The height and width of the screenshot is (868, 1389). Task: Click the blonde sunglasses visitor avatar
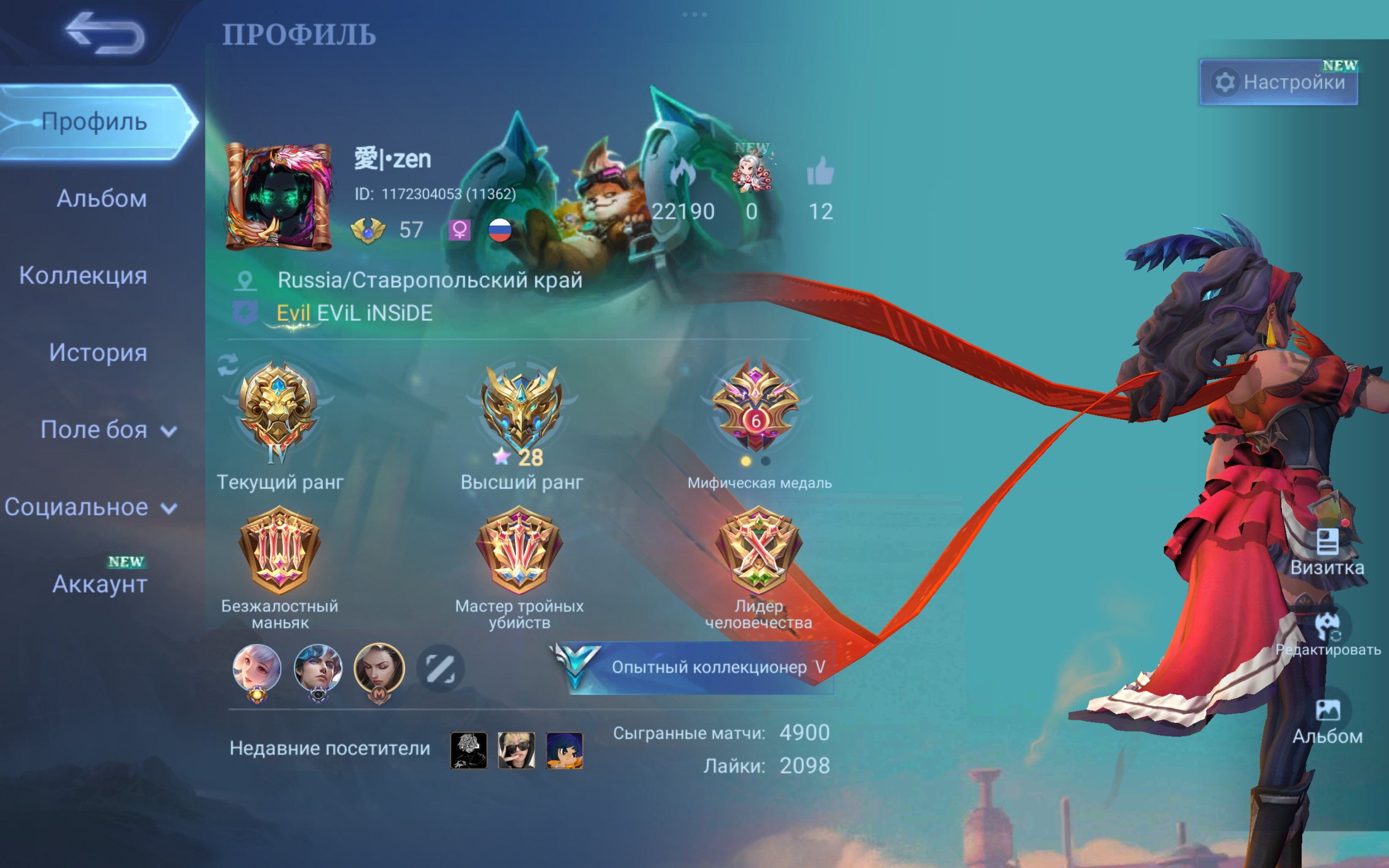pos(516,750)
